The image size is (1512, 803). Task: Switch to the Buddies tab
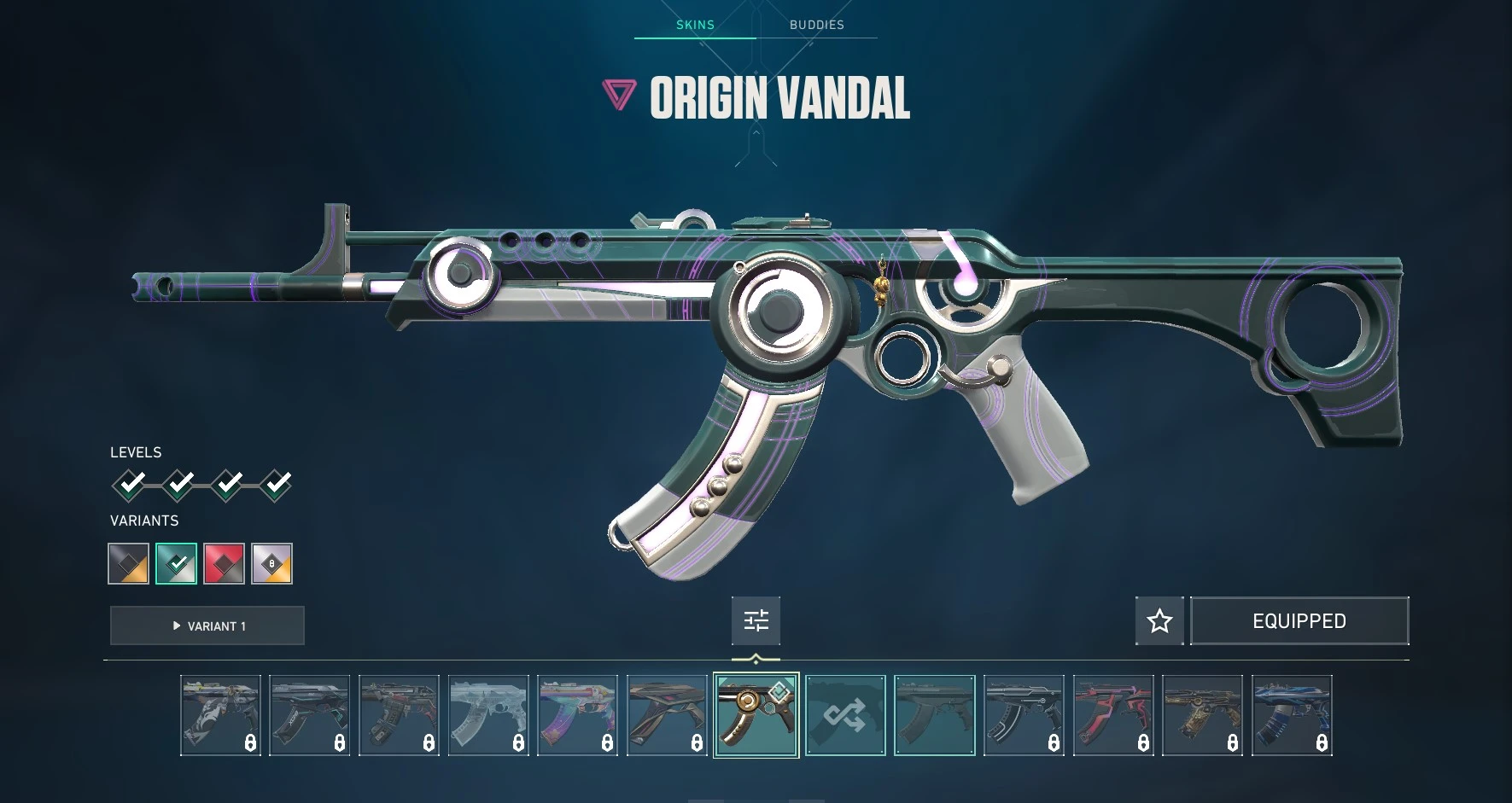[x=816, y=25]
